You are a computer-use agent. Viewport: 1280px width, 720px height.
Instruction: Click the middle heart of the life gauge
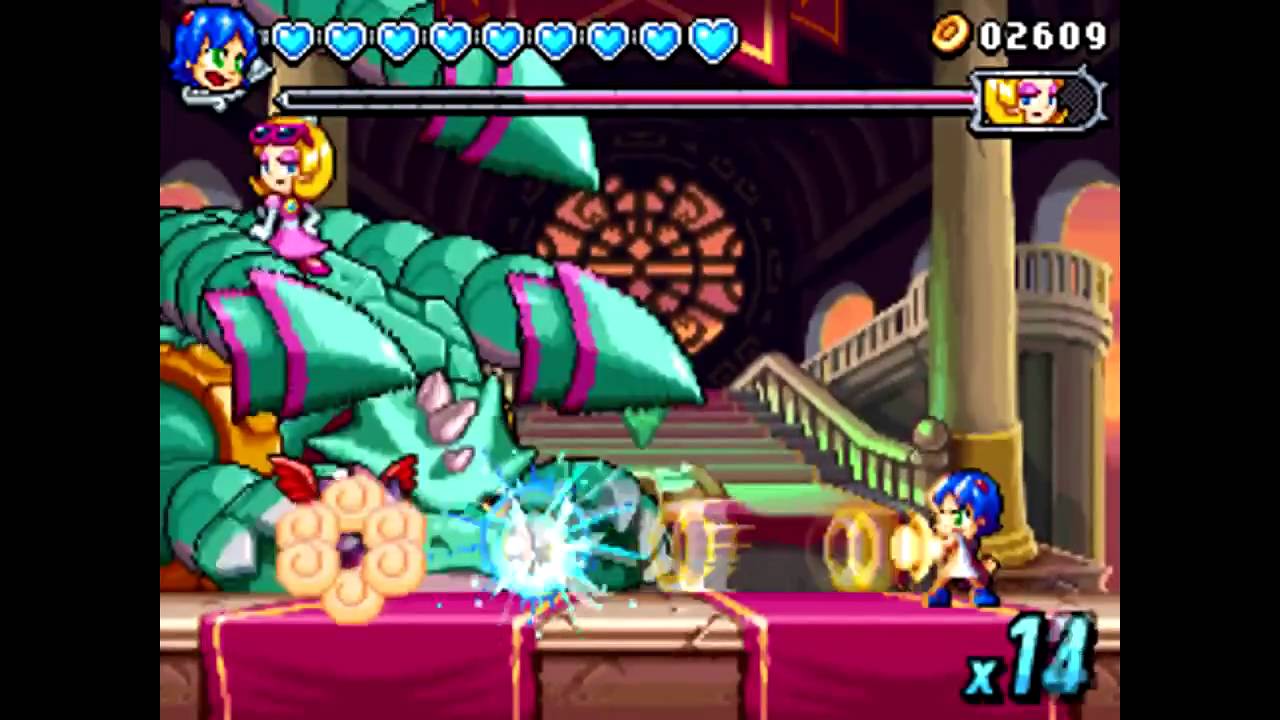tap(501, 38)
